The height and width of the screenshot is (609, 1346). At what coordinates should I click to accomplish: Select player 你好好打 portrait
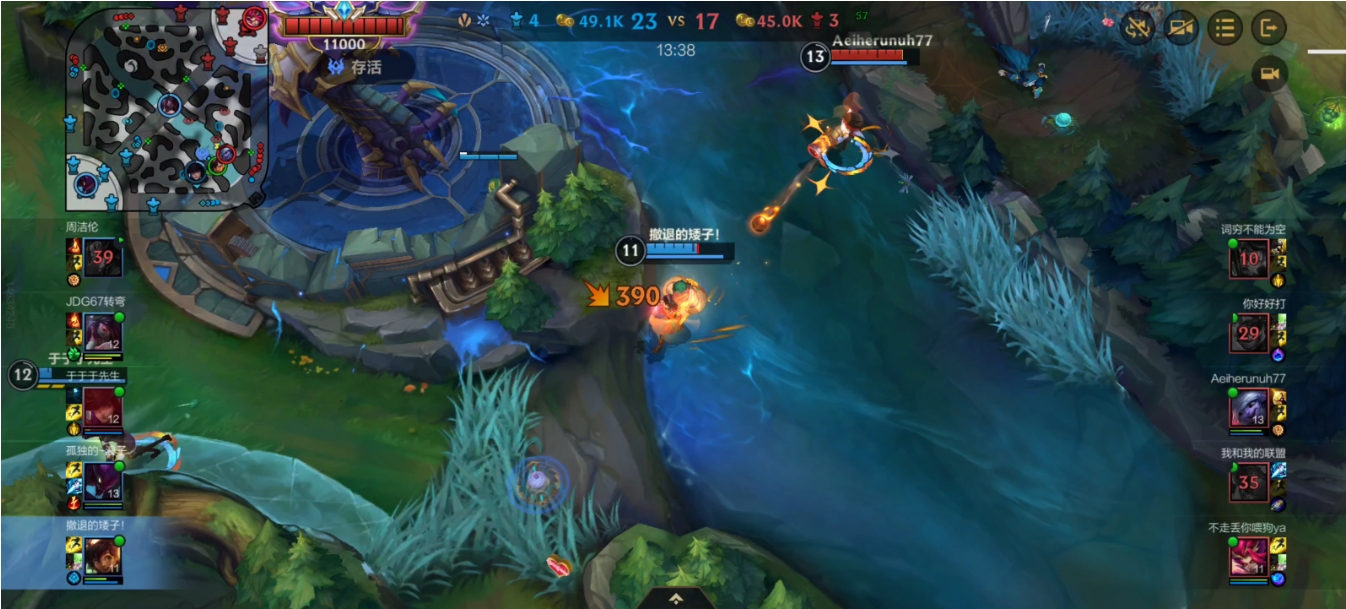pyautogui.click(x=1250, y=333)
